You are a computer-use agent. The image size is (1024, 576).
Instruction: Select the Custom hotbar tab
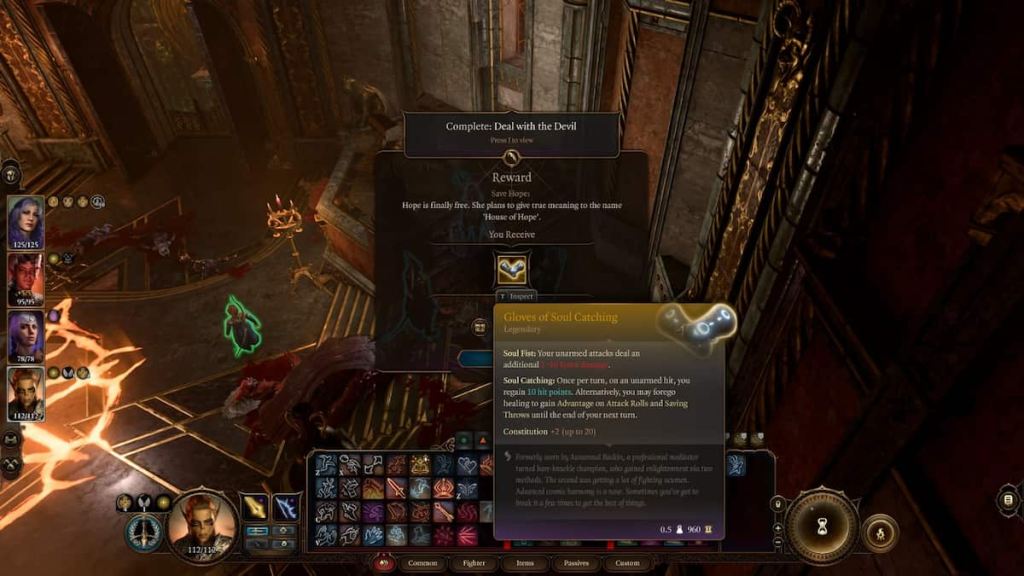click(x=627, y=563)
